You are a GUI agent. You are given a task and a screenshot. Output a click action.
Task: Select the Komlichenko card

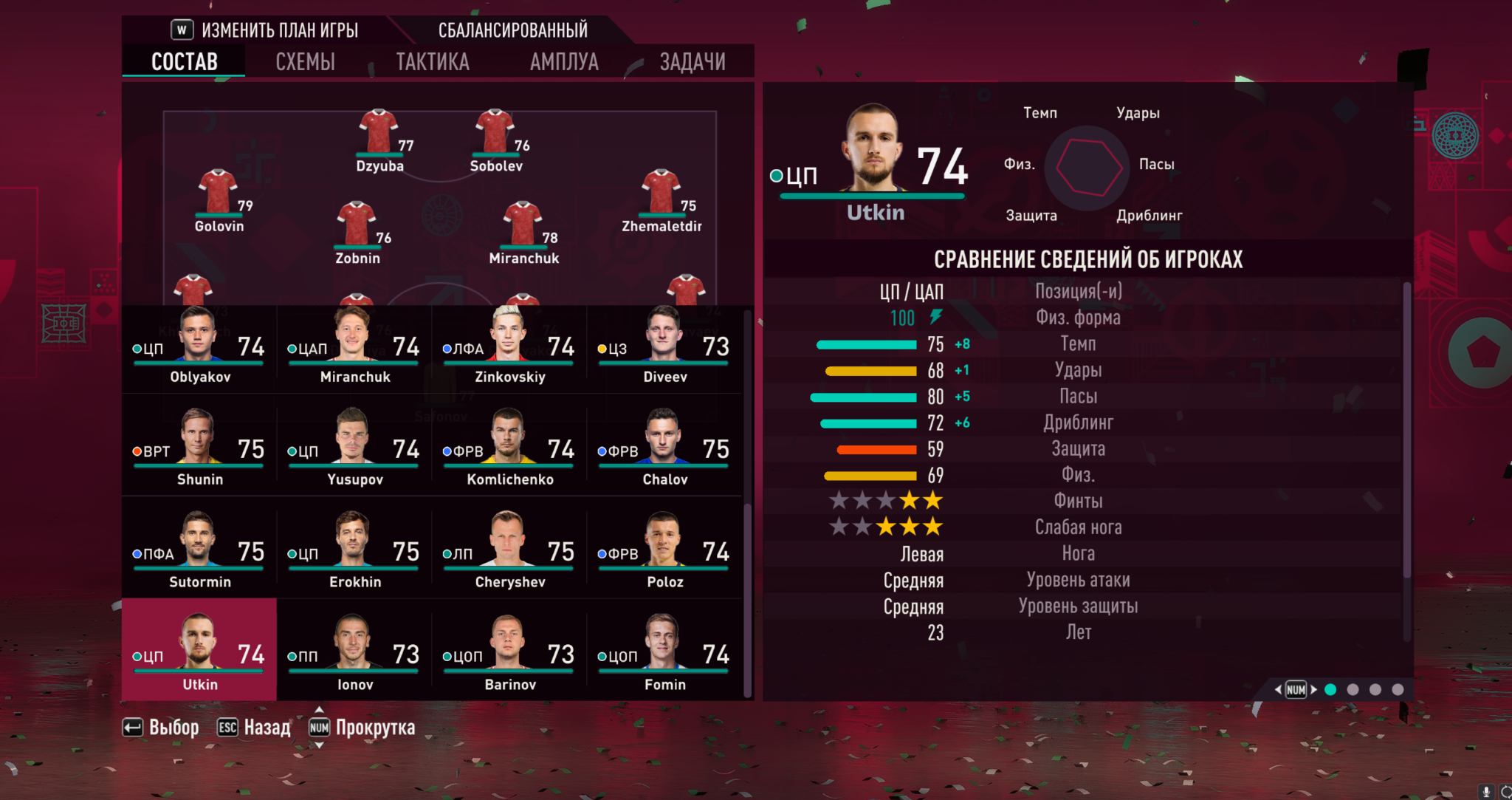click(509, 451)
